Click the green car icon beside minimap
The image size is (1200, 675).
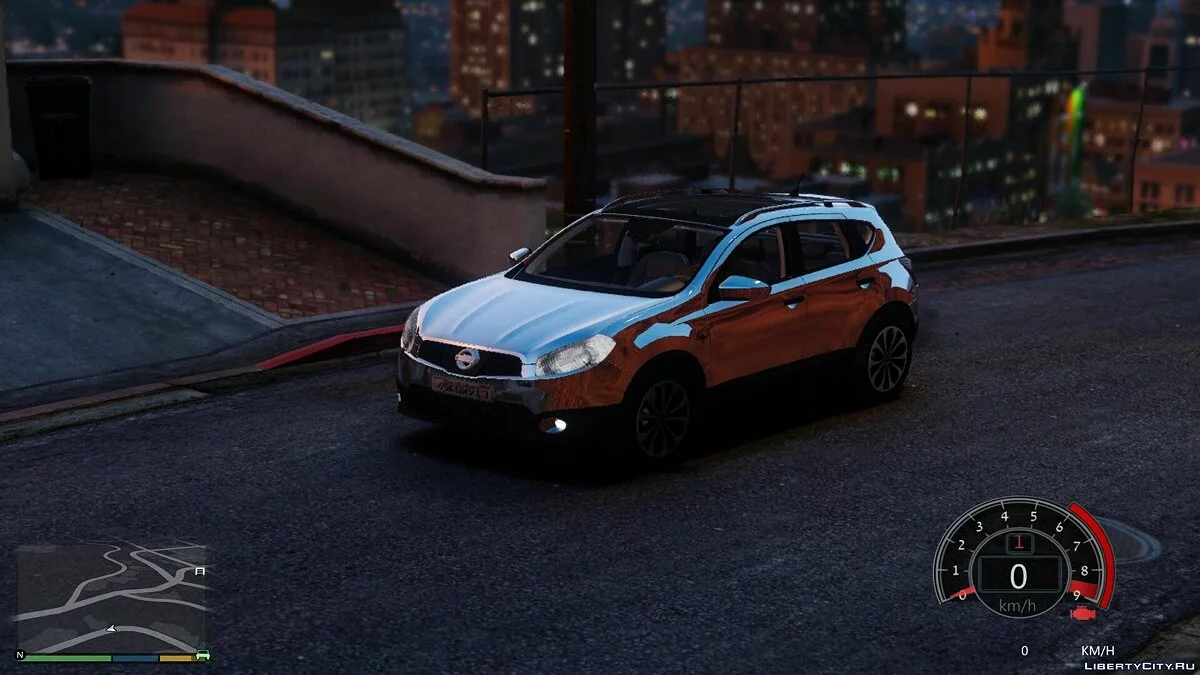click(x=203, y=656)
